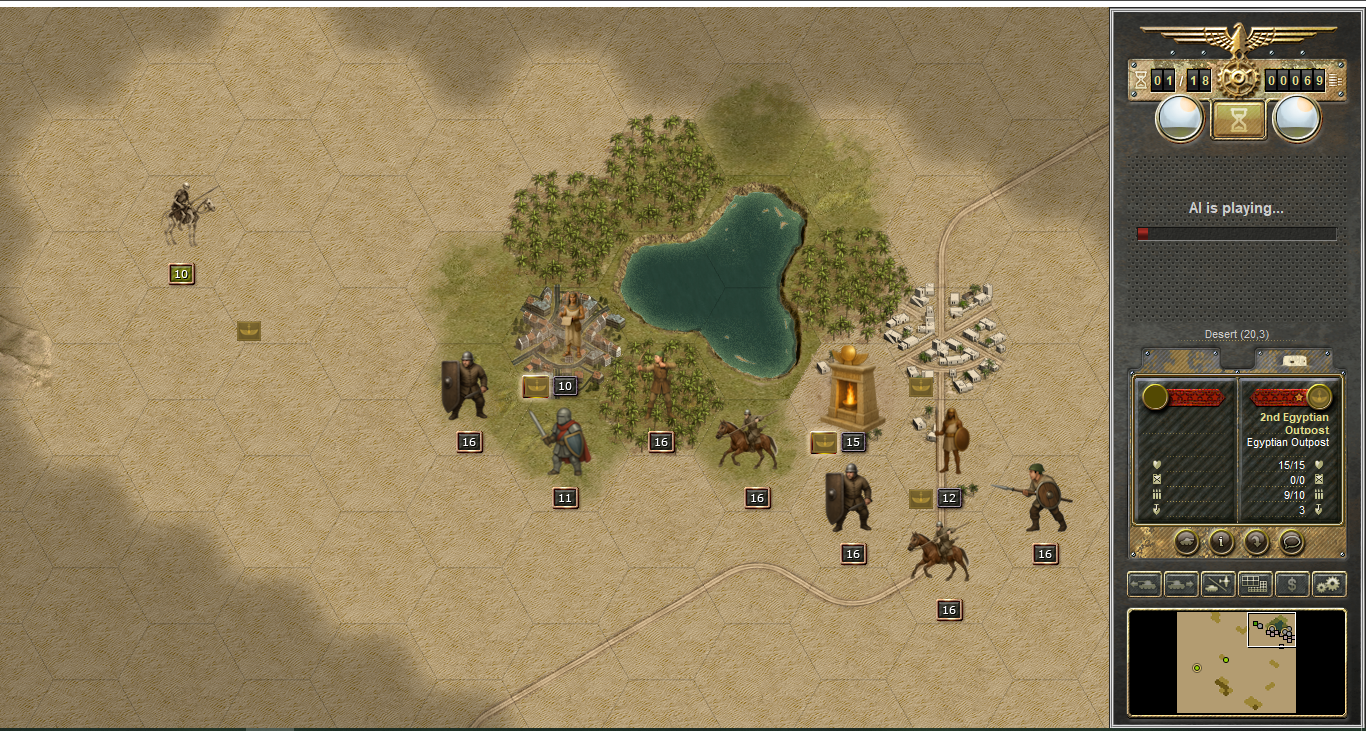
Task: Click the hourglass end turn button
Action: (x=1238, y=120)
